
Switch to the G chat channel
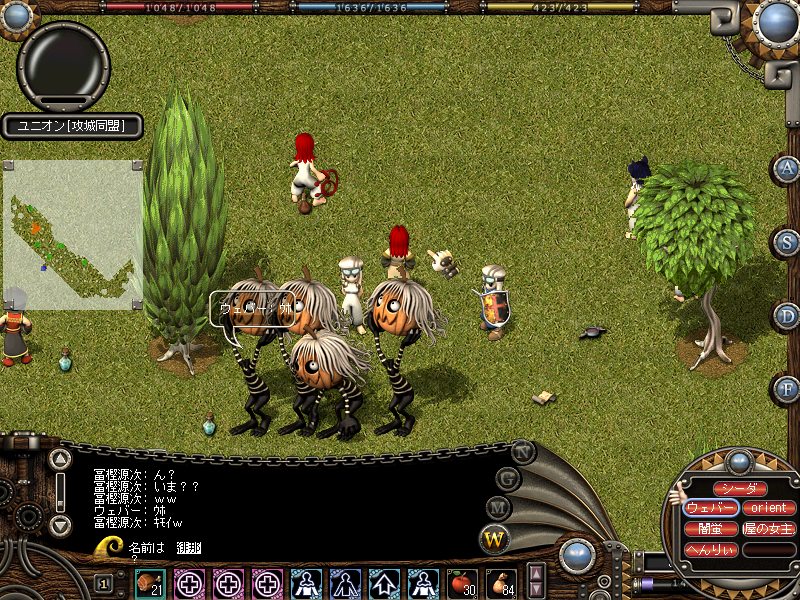click(x=509, y=479)
